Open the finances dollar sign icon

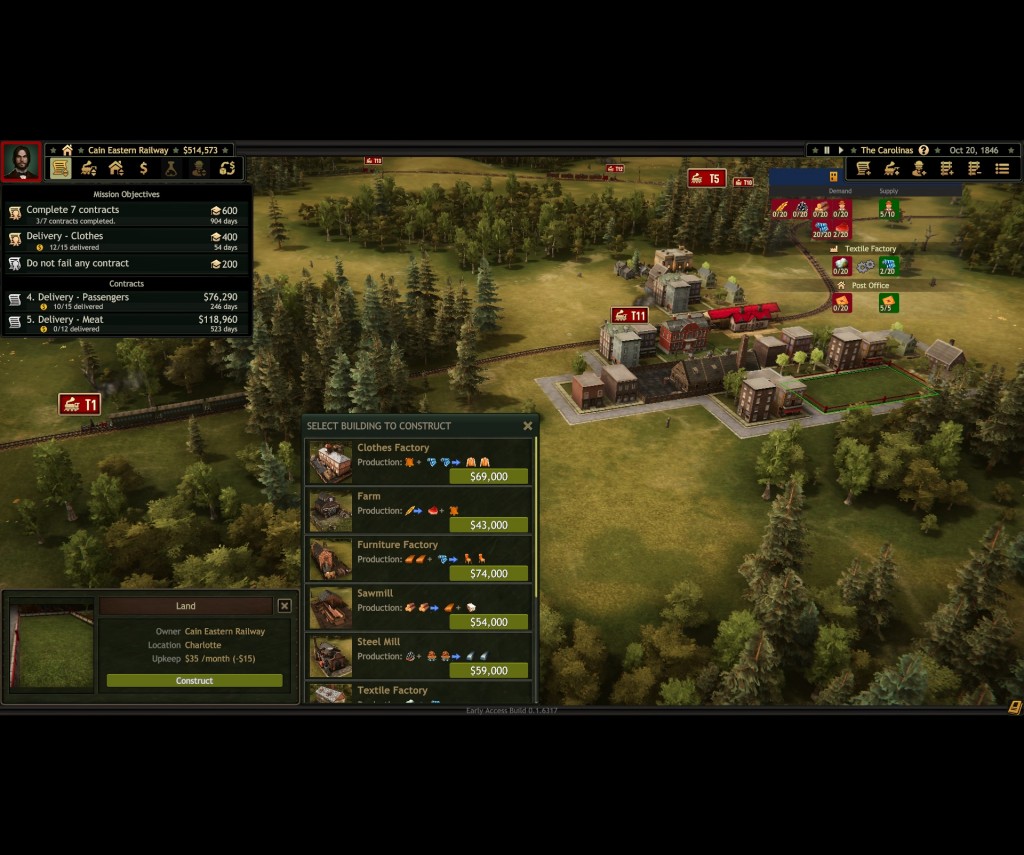coord(144,168)
